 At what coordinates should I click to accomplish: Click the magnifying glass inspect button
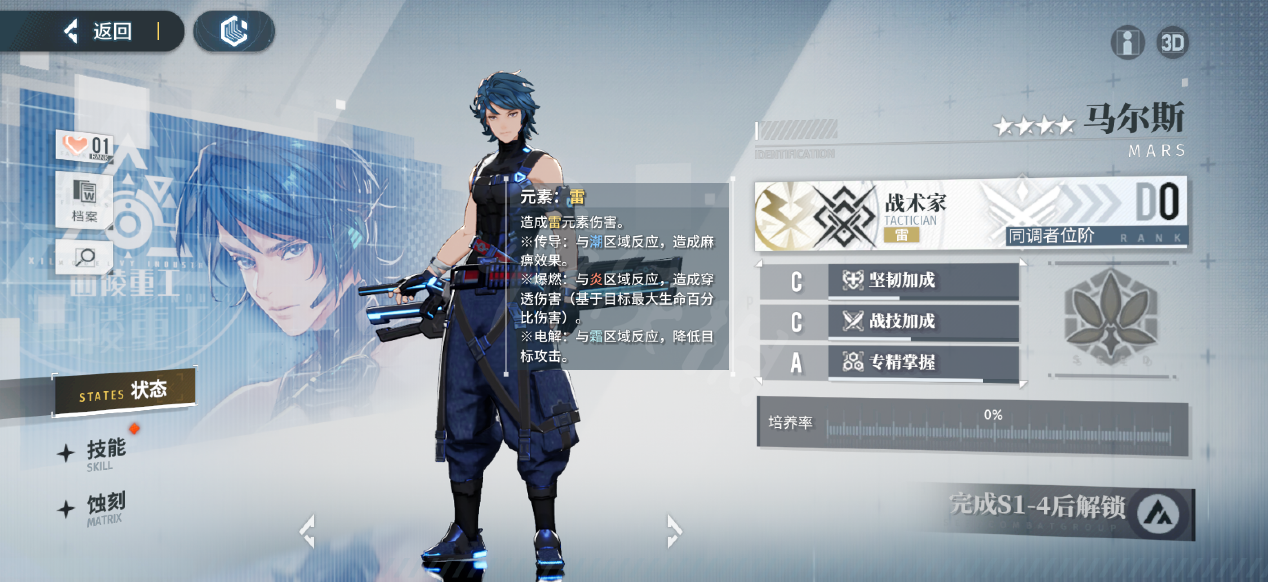pyautogui.click(x=84, y=257)
